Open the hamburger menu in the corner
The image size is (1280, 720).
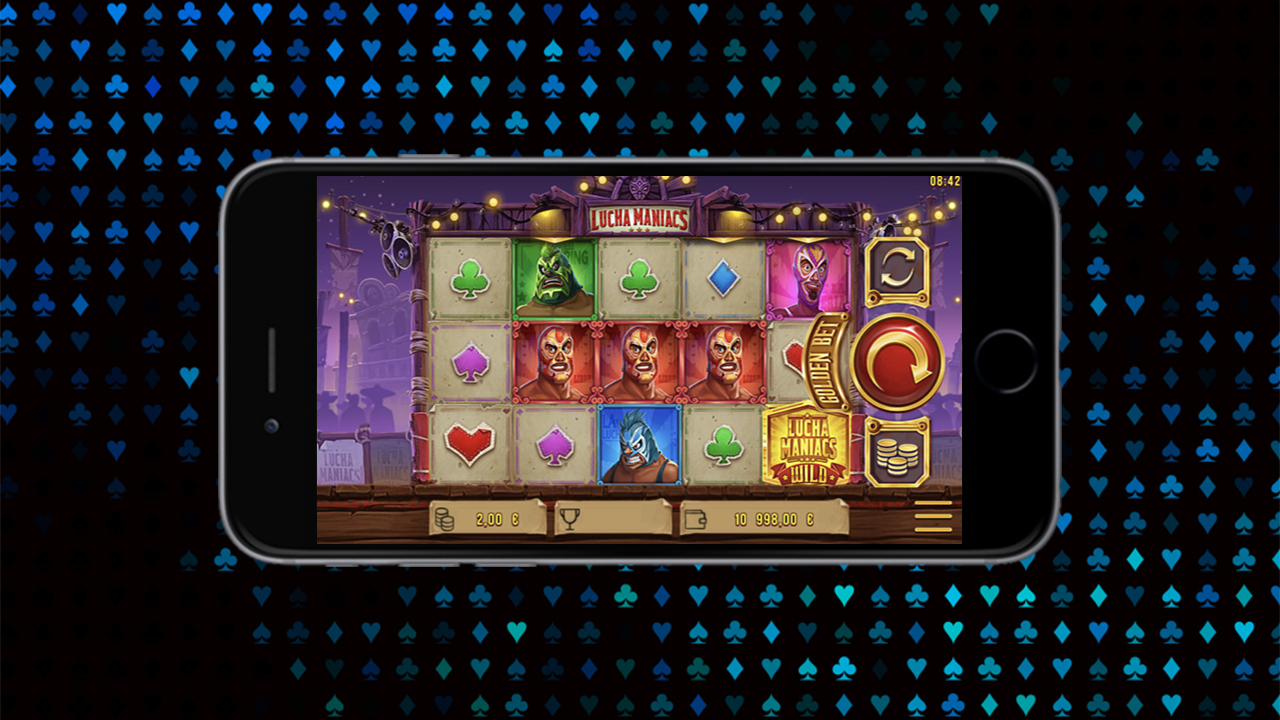coord(933,516)
